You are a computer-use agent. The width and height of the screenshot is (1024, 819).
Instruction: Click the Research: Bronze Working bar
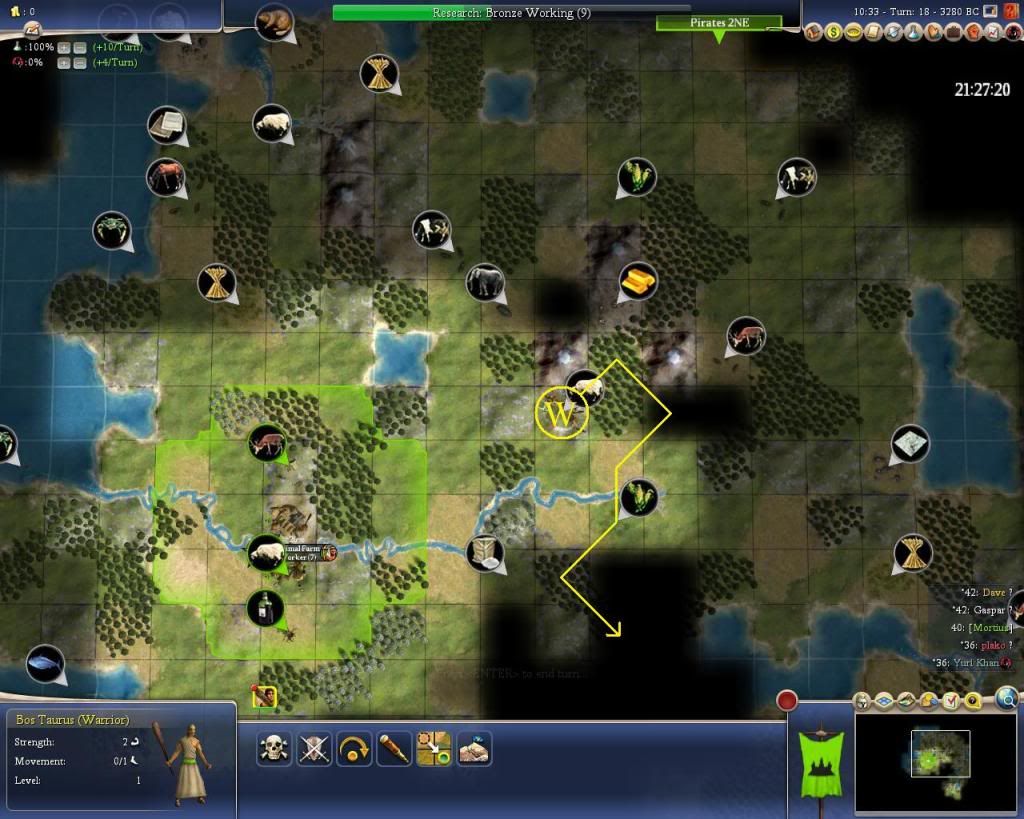[511, 13]
